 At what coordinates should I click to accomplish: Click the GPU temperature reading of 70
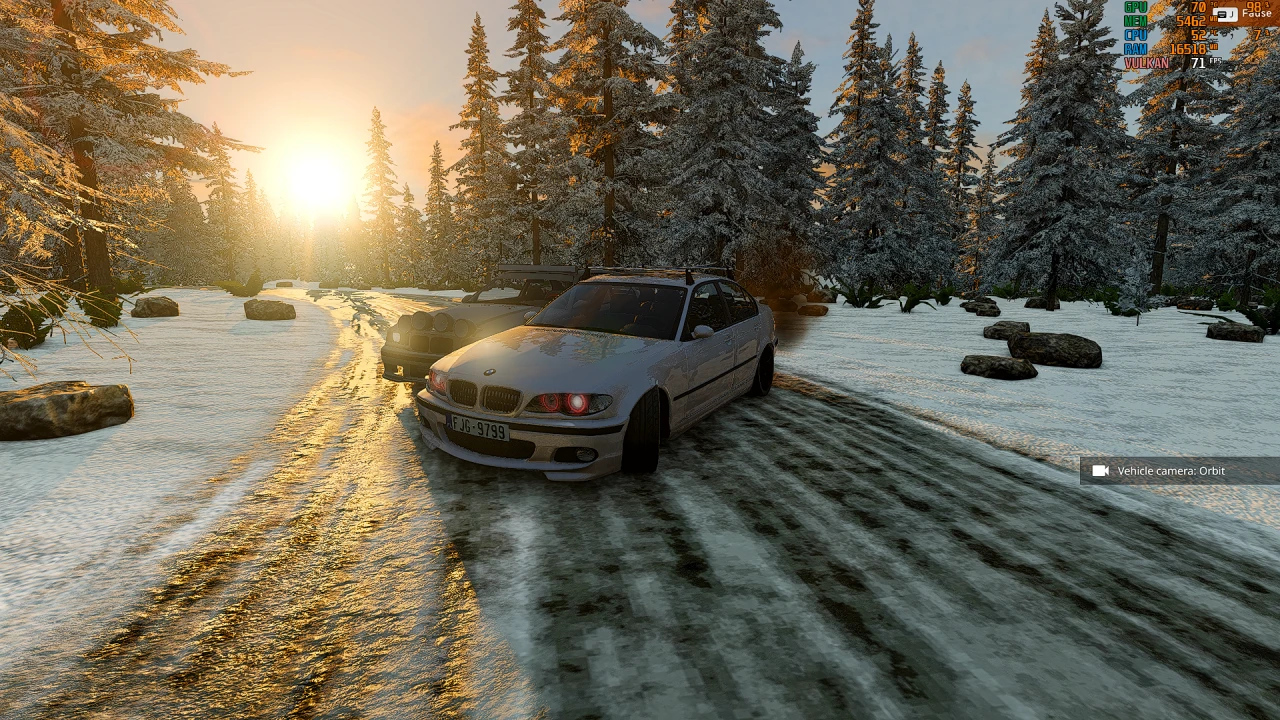1198,7
